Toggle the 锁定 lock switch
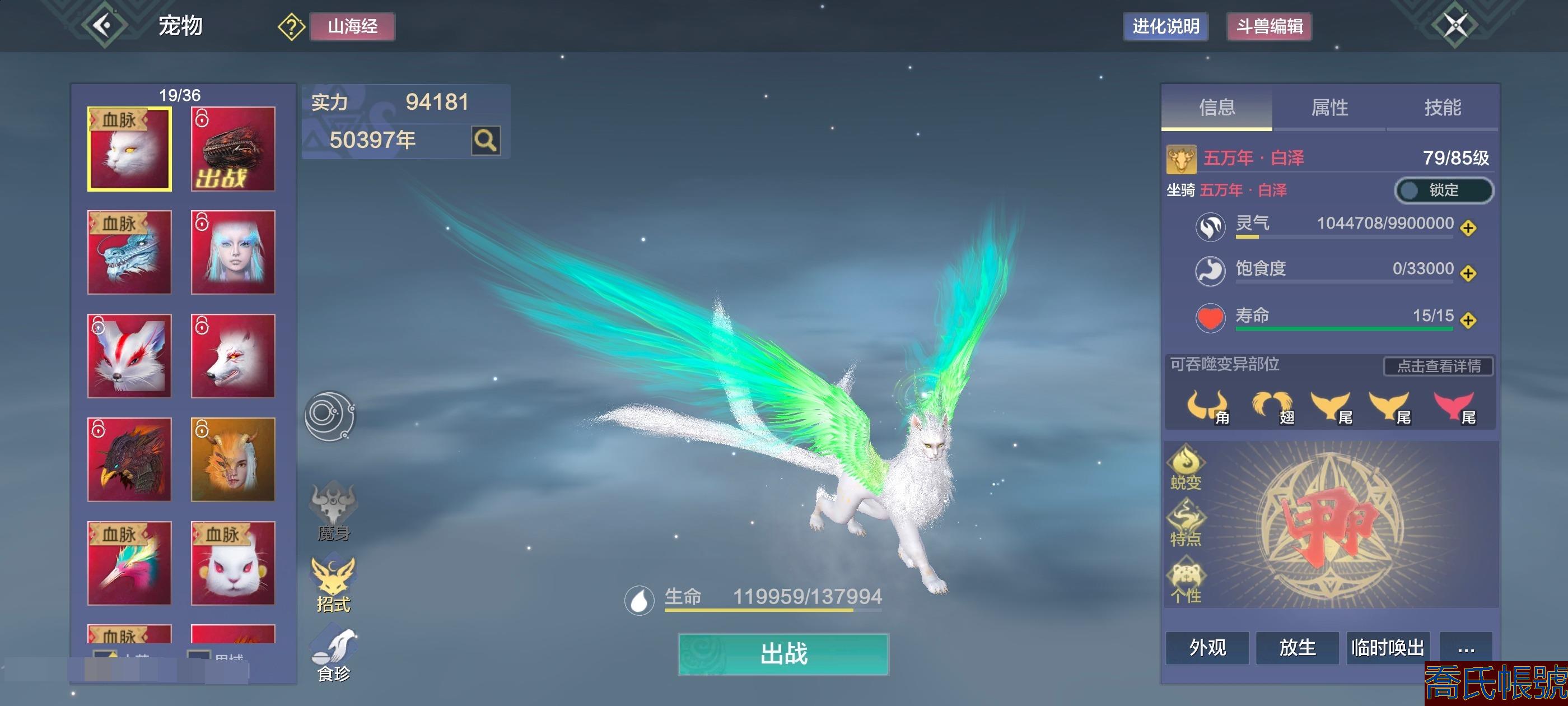Screen dimensions: 1568x706 click(1443, 190)
